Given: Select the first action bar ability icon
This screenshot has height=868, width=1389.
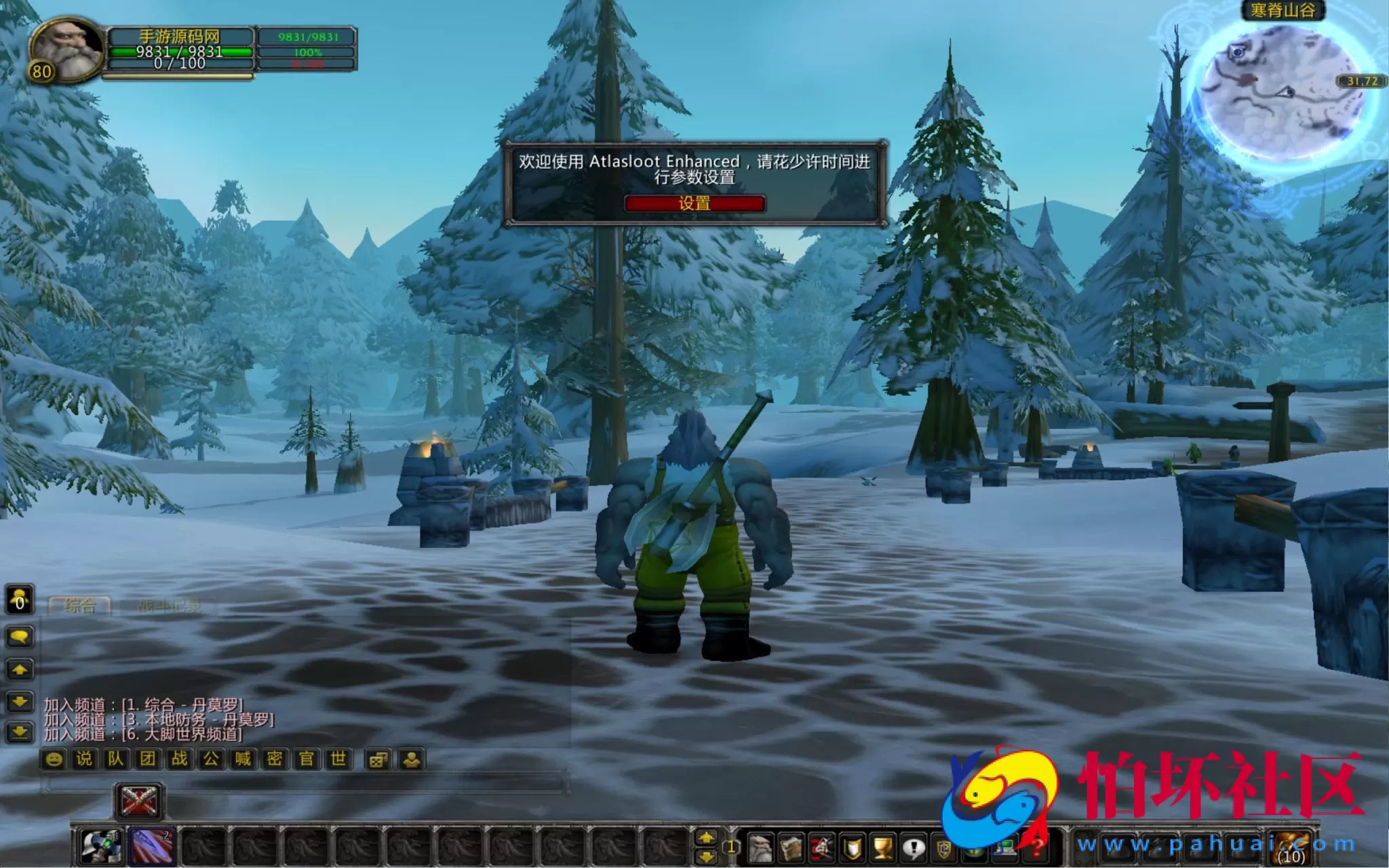Looking at the screenshot, I should click(x=101, y=846).
